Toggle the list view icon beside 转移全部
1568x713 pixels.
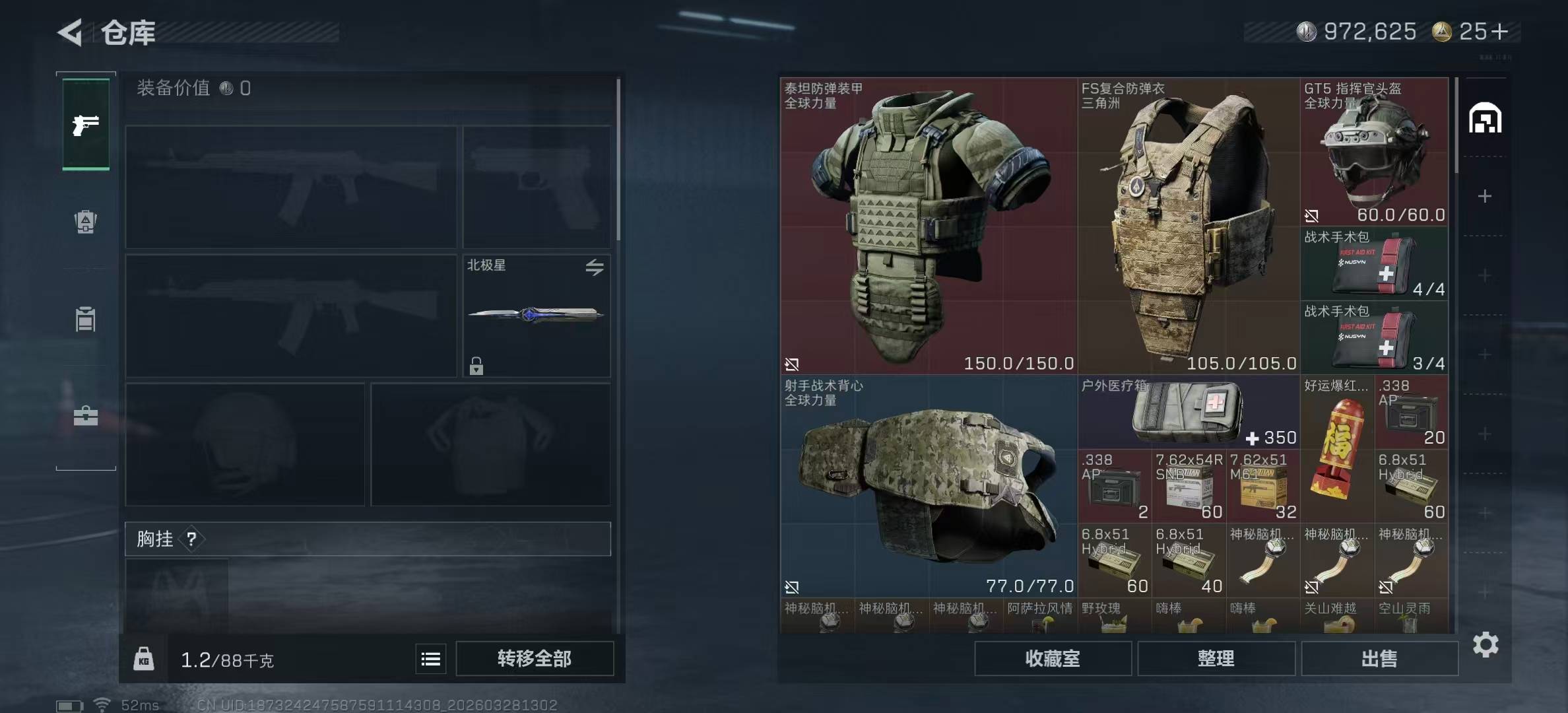click(x=431, y=659)
